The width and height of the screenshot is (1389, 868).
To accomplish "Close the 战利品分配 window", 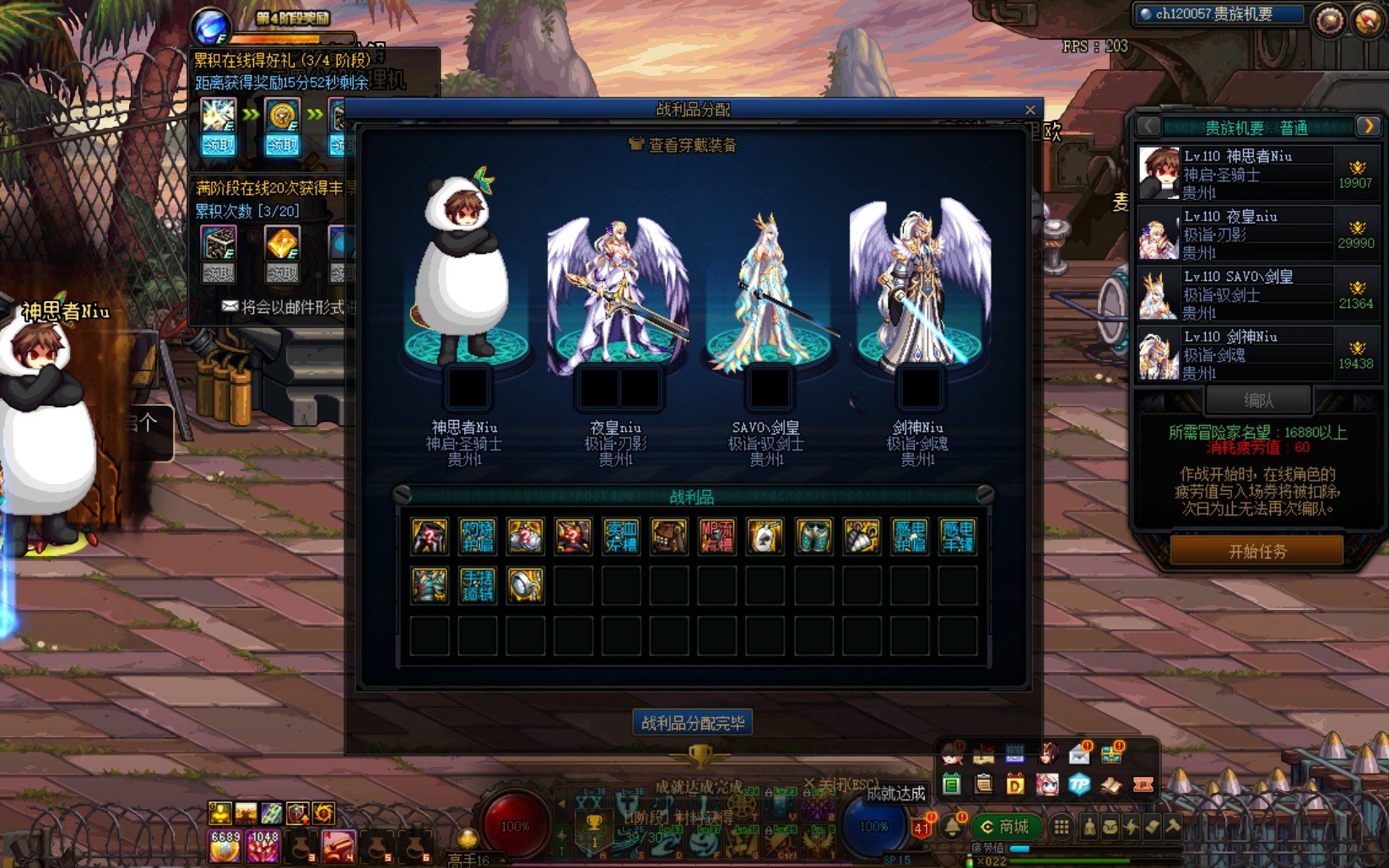I will (1030, 110).
